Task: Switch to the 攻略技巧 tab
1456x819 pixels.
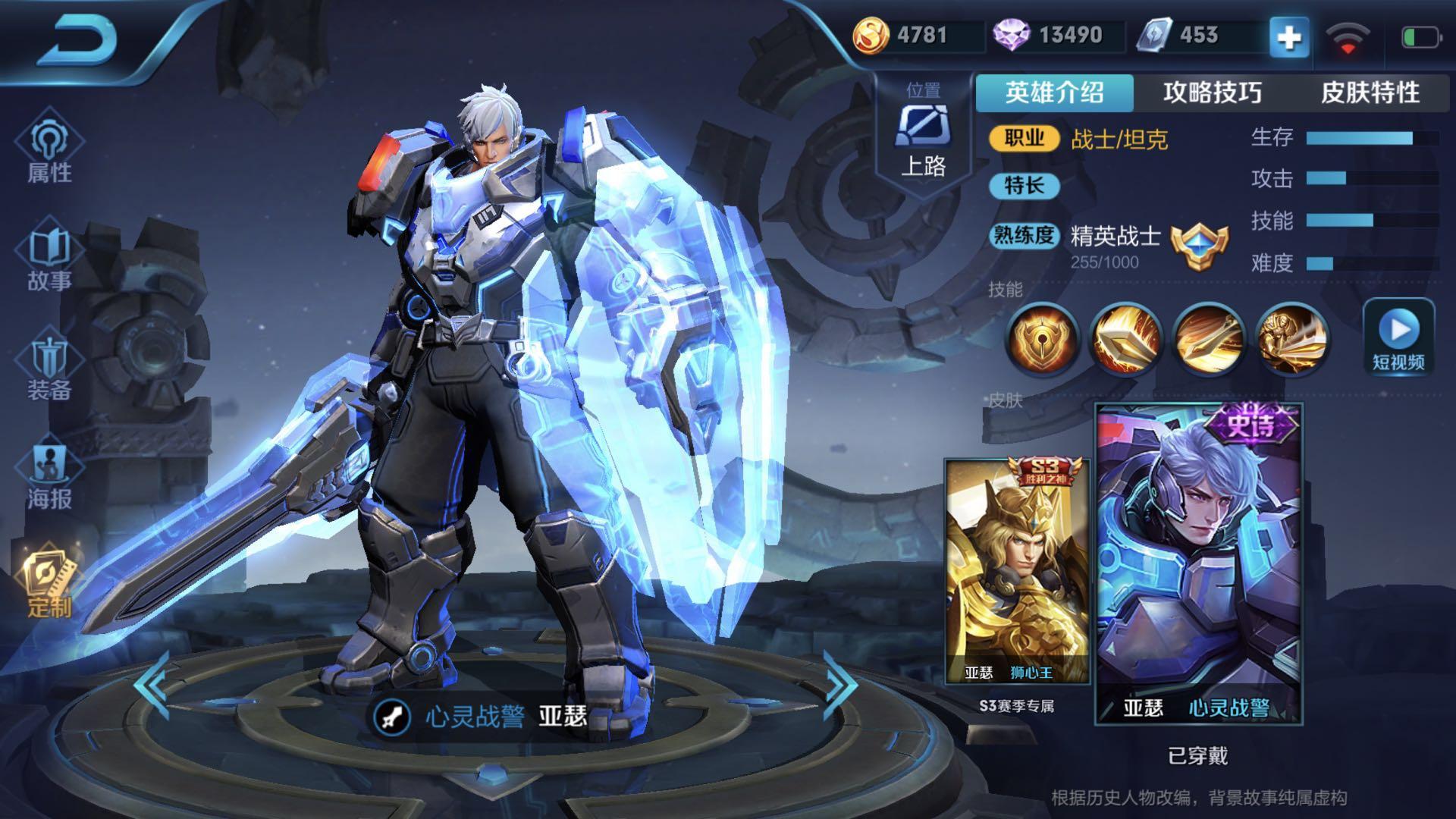Action: [x=1212, y=93]
